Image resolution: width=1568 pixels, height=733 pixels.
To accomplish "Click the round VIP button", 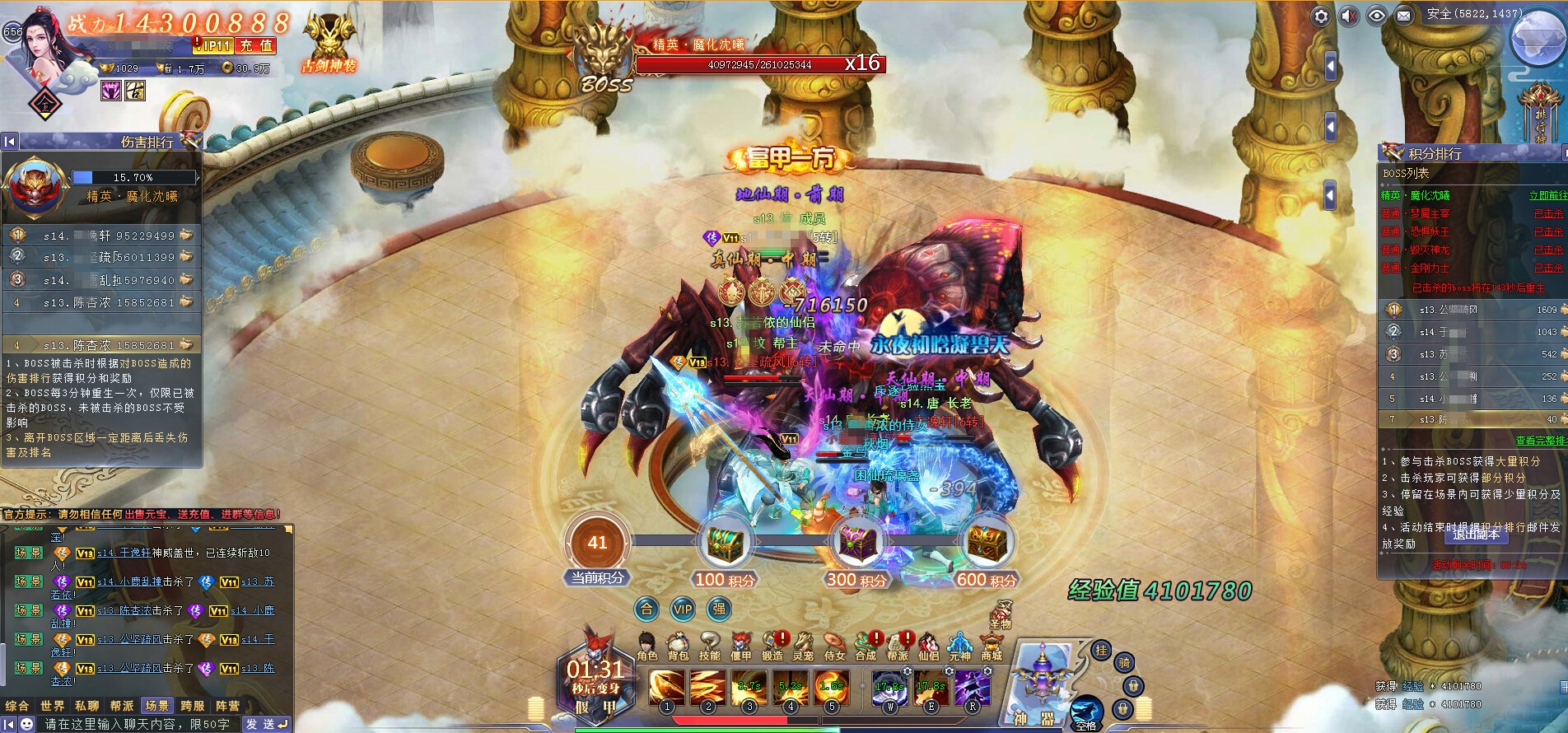I will tap(683, 609).
